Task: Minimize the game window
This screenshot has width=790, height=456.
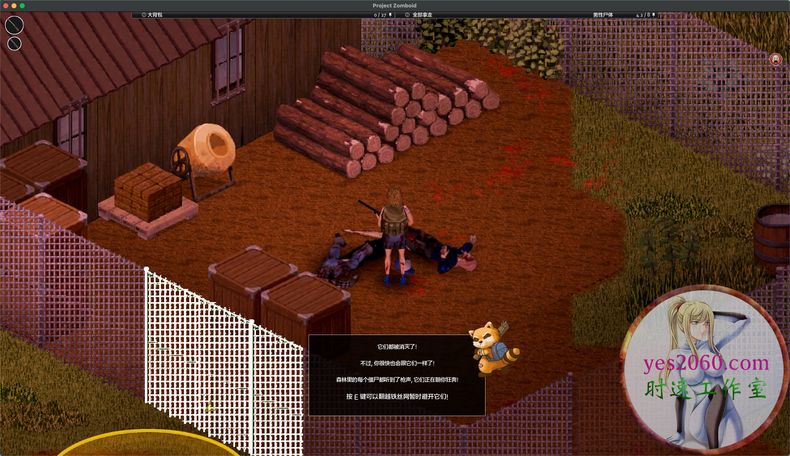Action: 14,5
